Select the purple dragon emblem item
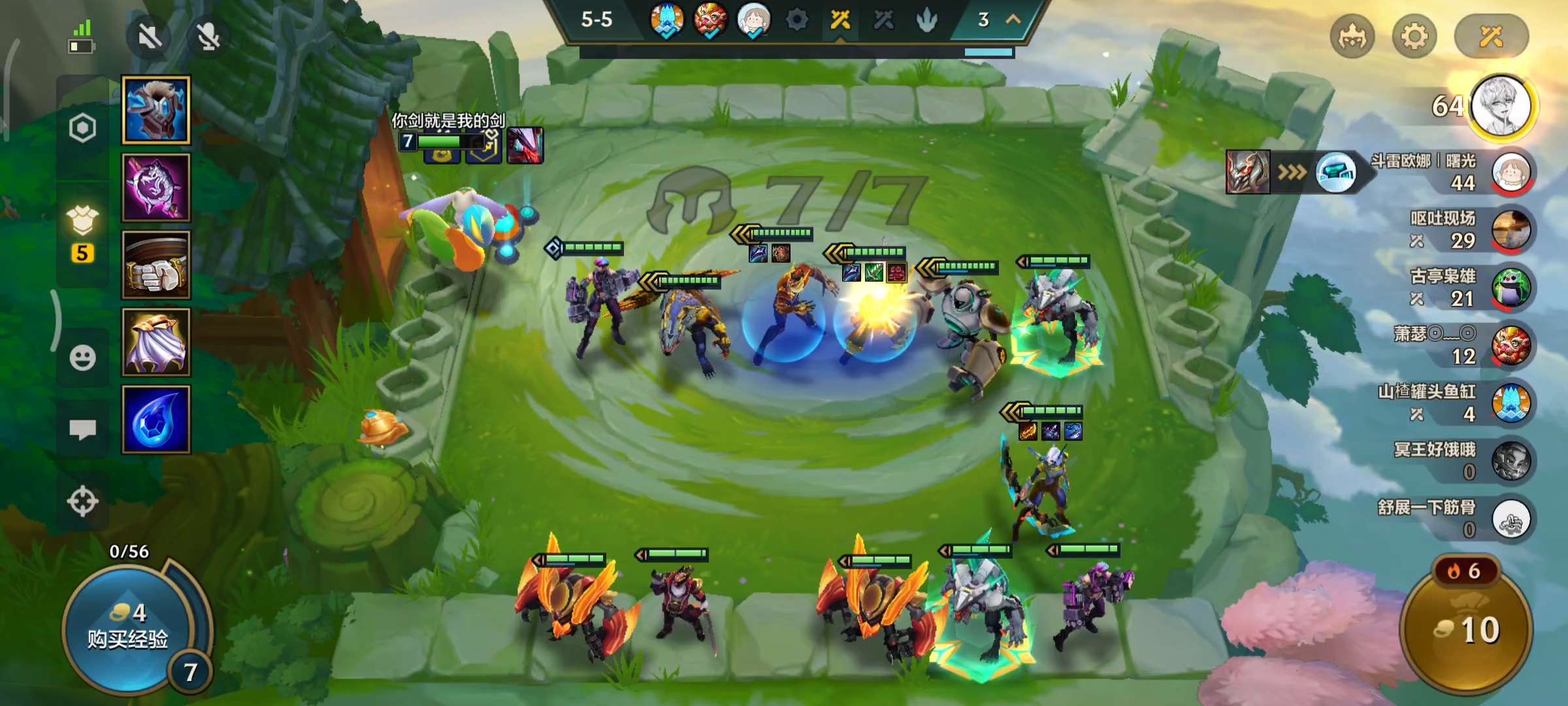This screenshot has height=706, width=1568. [x=156, y=188]
